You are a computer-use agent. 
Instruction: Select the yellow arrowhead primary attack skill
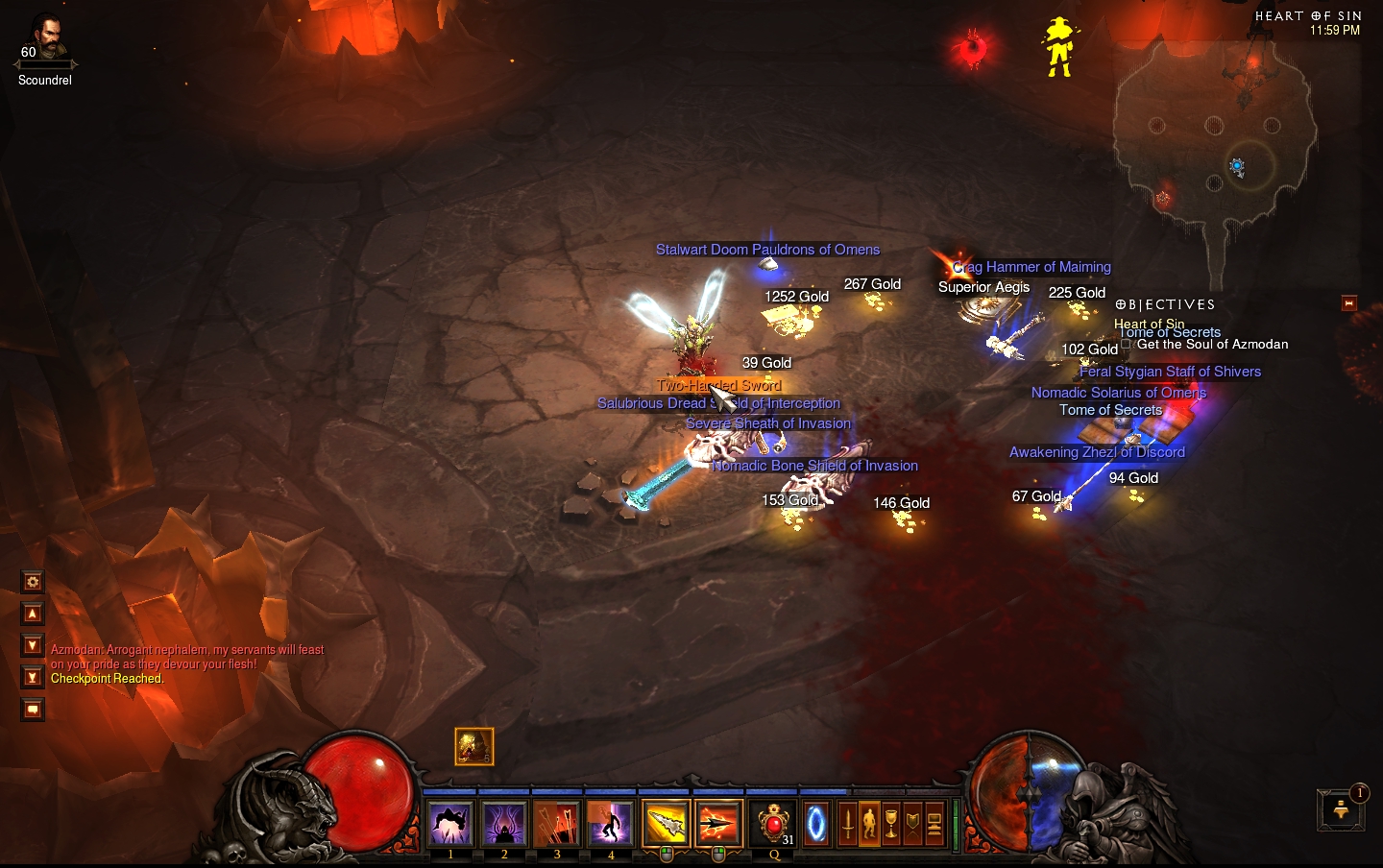coord(666,824)
